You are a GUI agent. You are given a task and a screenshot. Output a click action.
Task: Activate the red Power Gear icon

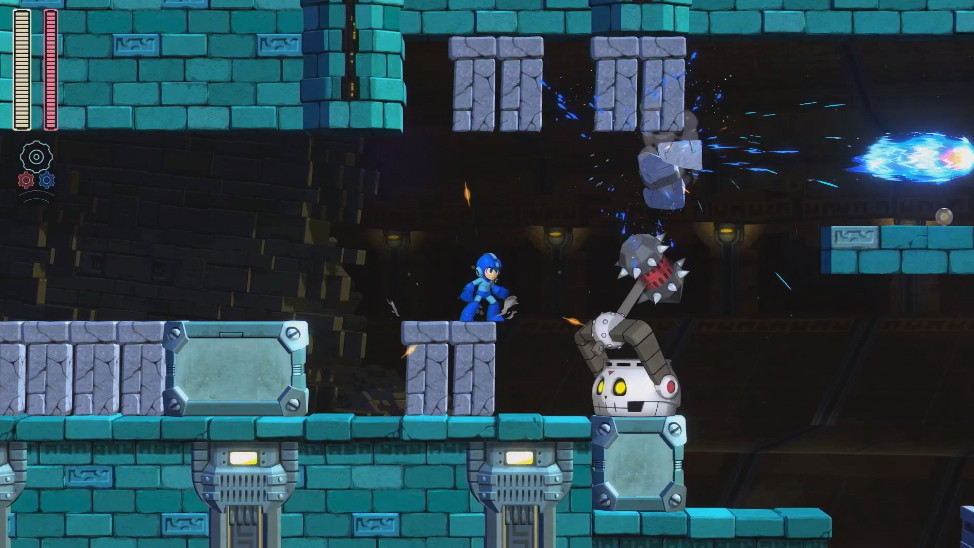coord(26,180)
